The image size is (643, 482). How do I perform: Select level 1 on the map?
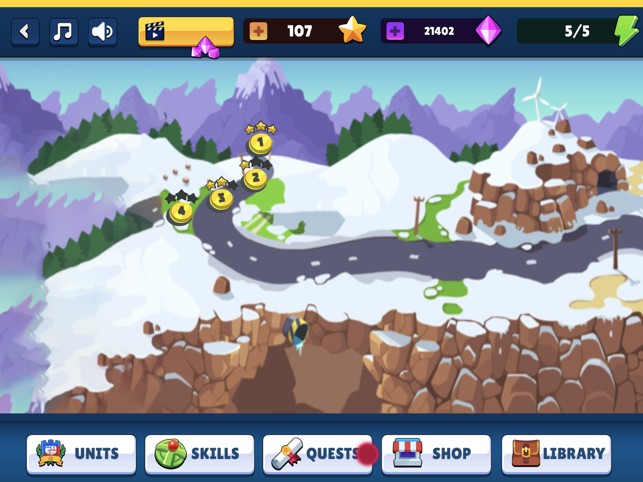coord(260,143)
